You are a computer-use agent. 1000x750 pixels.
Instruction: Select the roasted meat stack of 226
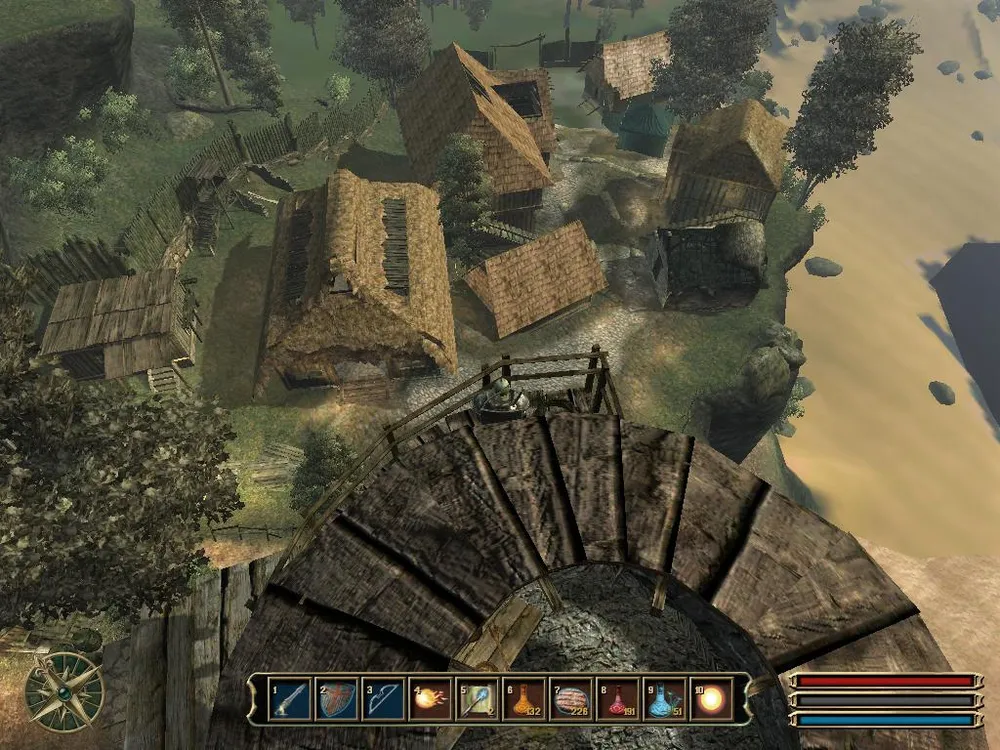(572, 698)
